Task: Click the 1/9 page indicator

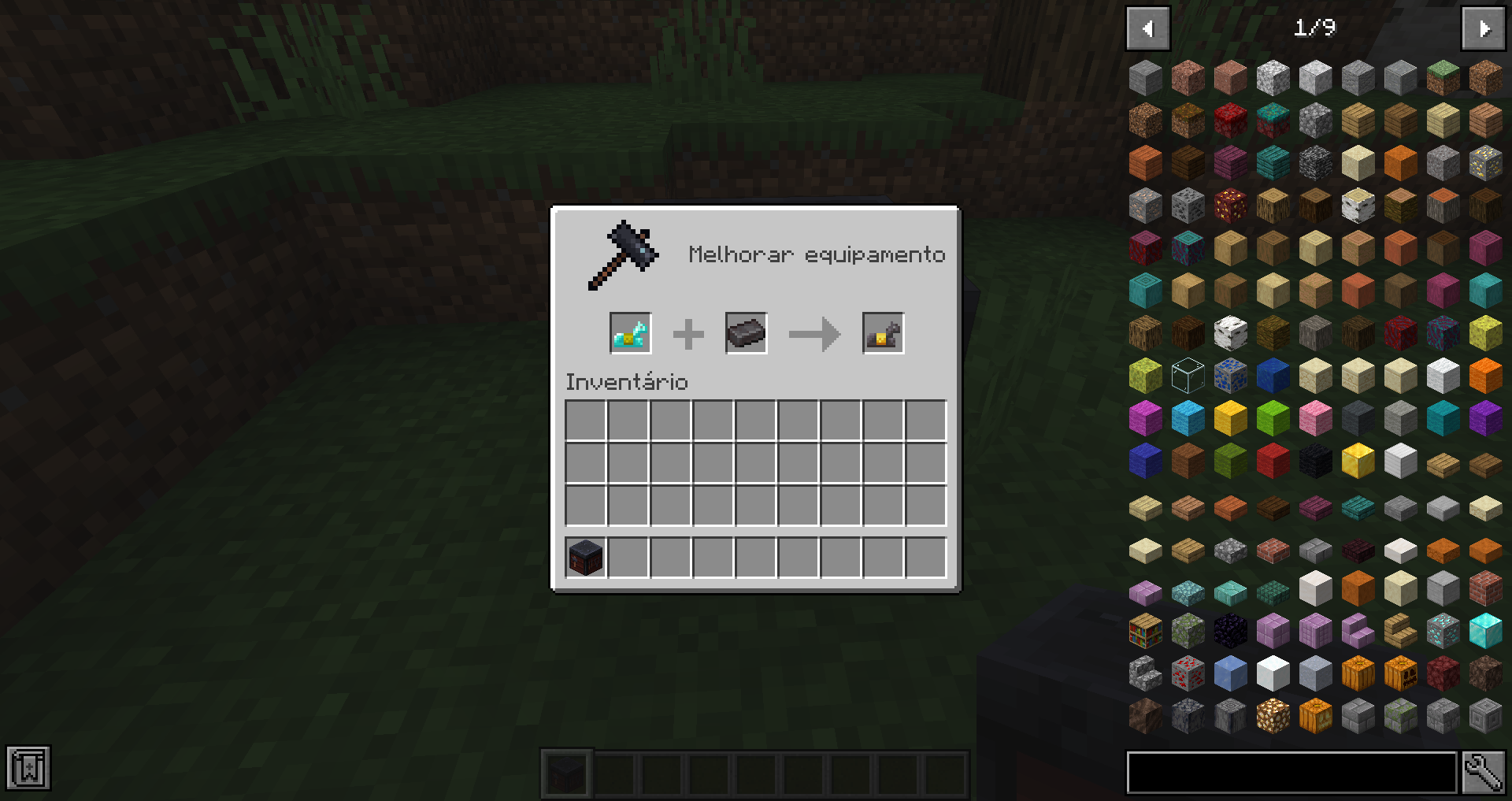Action: click(1314, 28)
